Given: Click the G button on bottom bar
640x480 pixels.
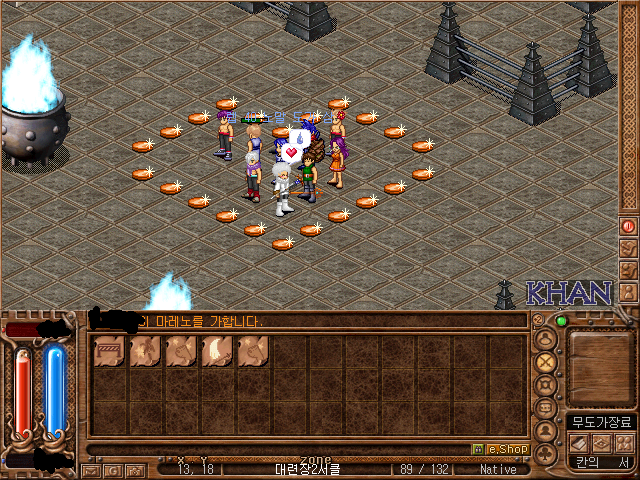Looking at the screenshot, I should (113, 469).
